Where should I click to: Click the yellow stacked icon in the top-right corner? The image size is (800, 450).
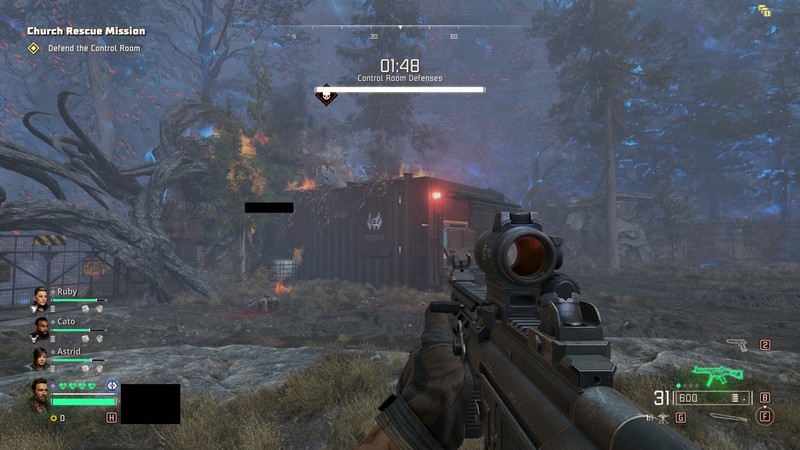click(x=765, y=11)
